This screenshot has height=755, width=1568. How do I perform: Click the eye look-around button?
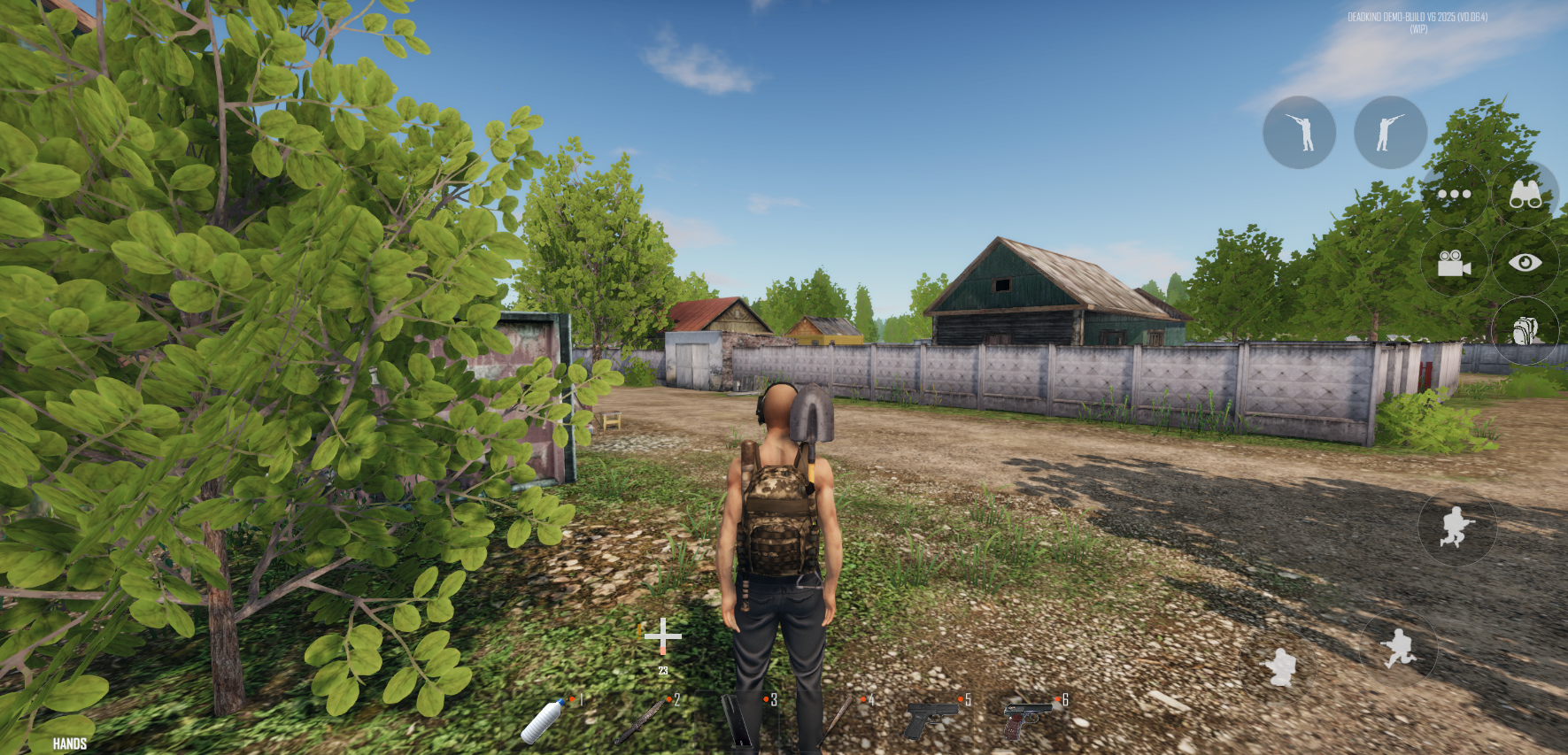(x=1525, y=263)
